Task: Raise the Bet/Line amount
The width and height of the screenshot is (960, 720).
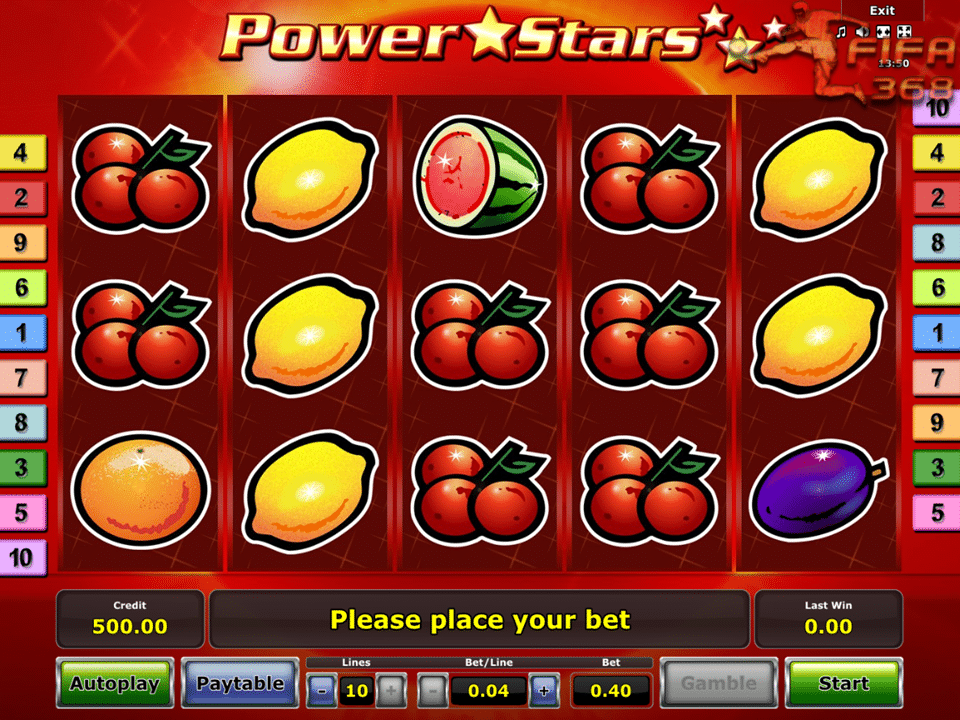Action: [x=544, y=690]
